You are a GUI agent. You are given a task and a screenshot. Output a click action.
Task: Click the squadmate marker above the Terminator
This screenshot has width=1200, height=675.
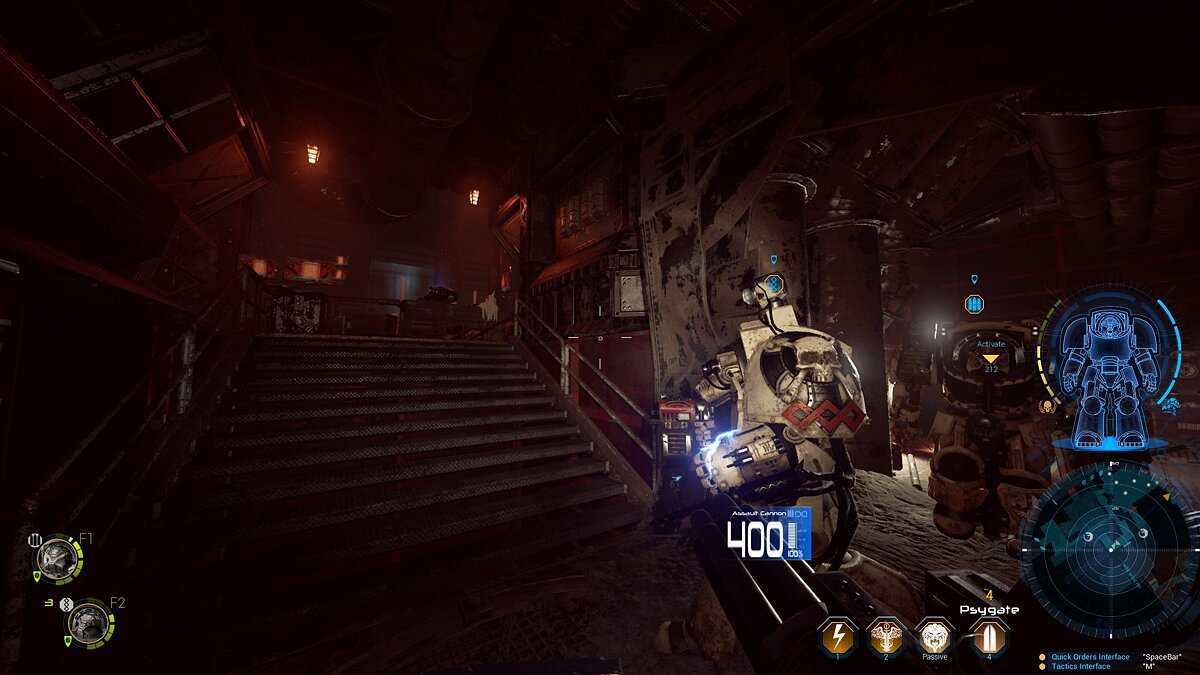[x=773, y=285]
